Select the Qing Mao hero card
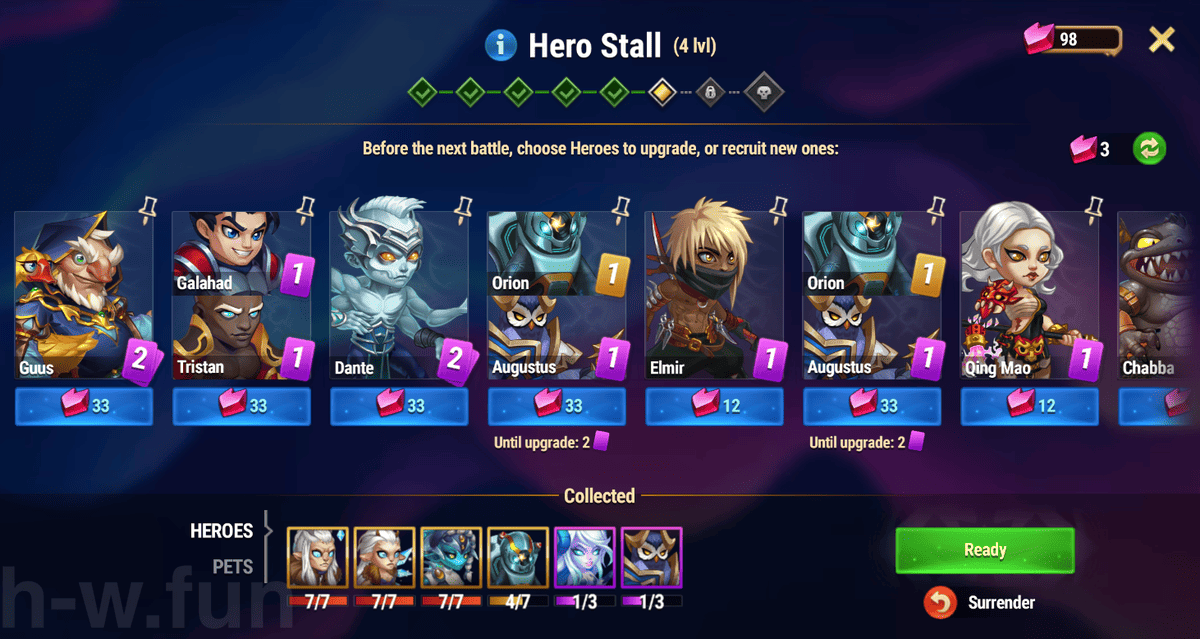The width and height of the screenshot is (1200, 639). [x=1030, y=295]
